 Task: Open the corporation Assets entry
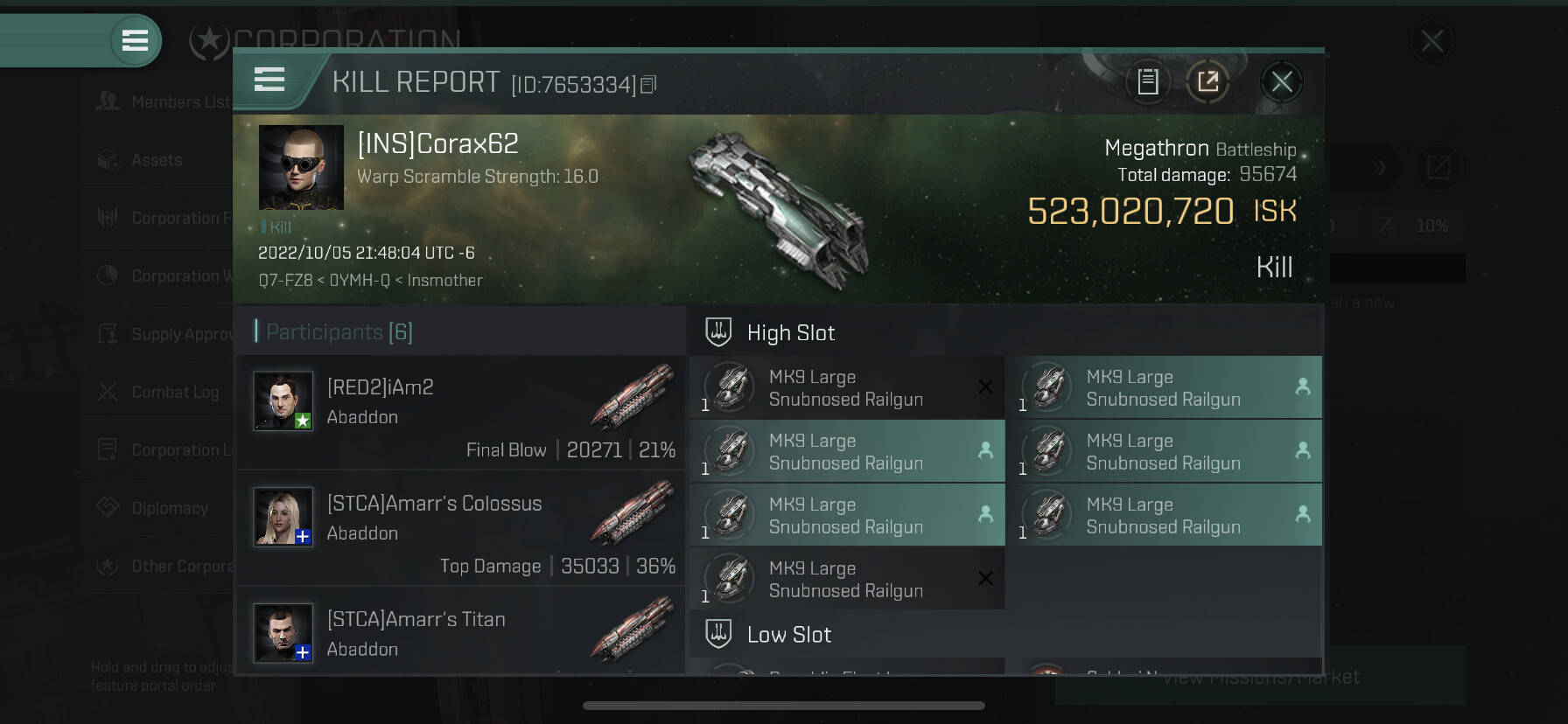(x=157, y=160)
